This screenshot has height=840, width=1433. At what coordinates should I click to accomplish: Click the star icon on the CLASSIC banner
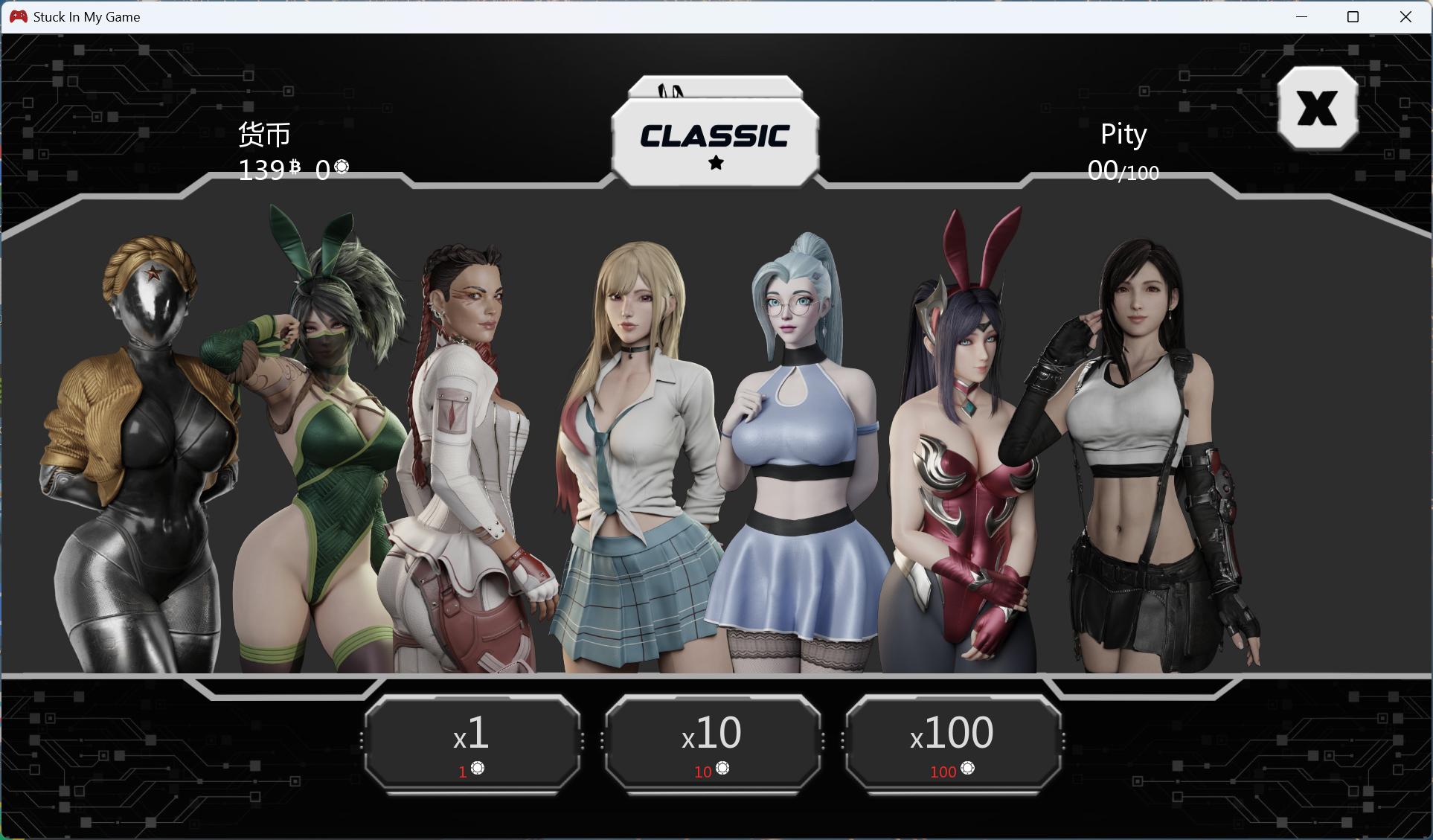(715, 164)
